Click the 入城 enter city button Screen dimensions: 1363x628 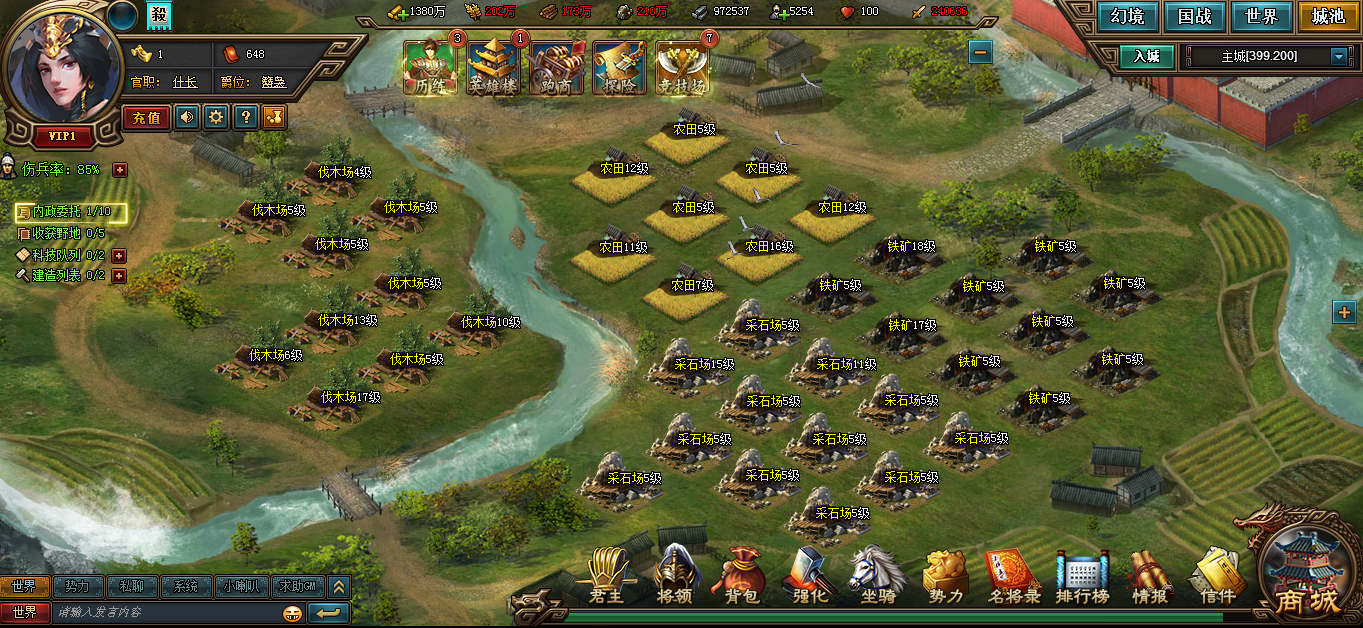1146,56
